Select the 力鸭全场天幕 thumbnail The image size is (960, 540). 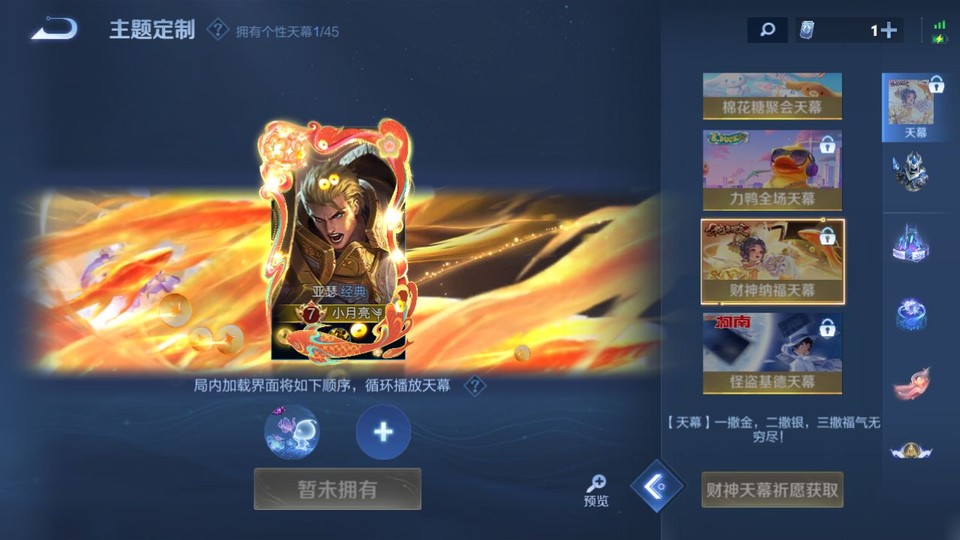pos(772,170)
